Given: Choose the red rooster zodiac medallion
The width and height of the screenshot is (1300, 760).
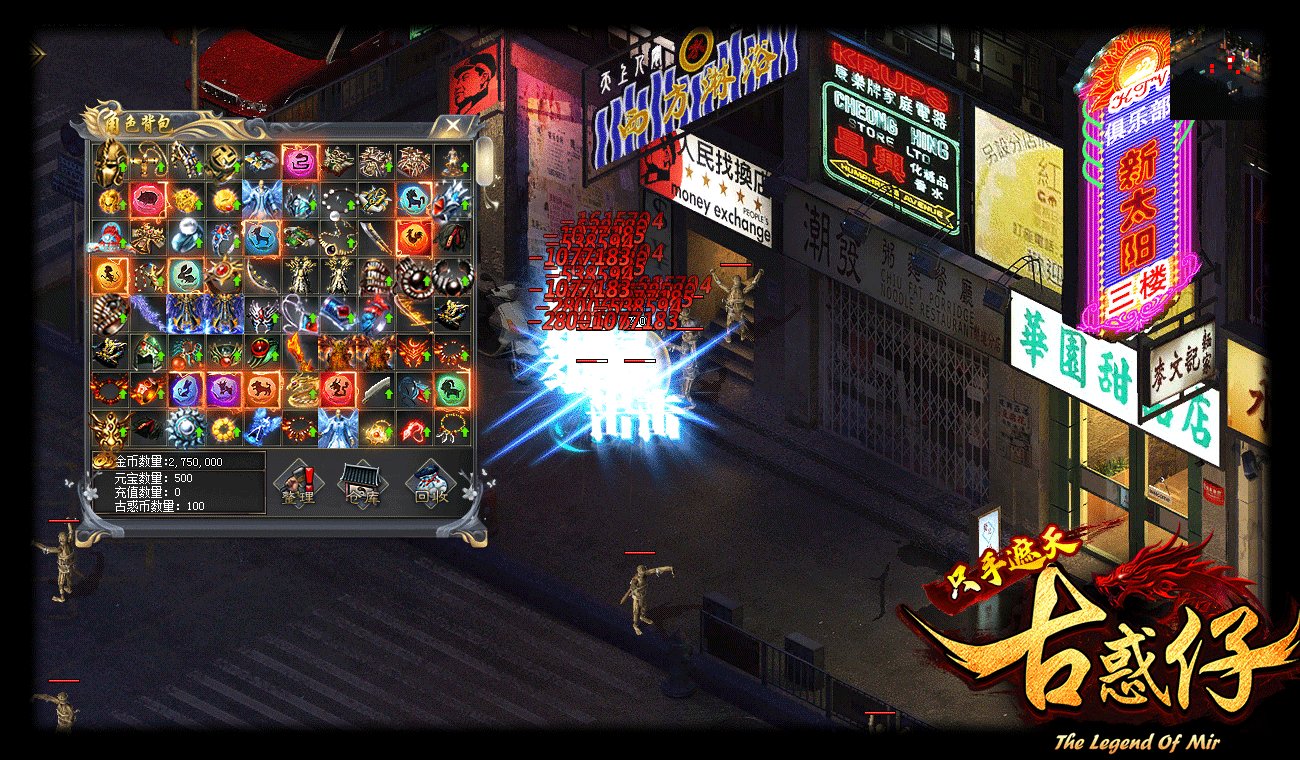Looking at the screenshot, I should coord(412,237).
